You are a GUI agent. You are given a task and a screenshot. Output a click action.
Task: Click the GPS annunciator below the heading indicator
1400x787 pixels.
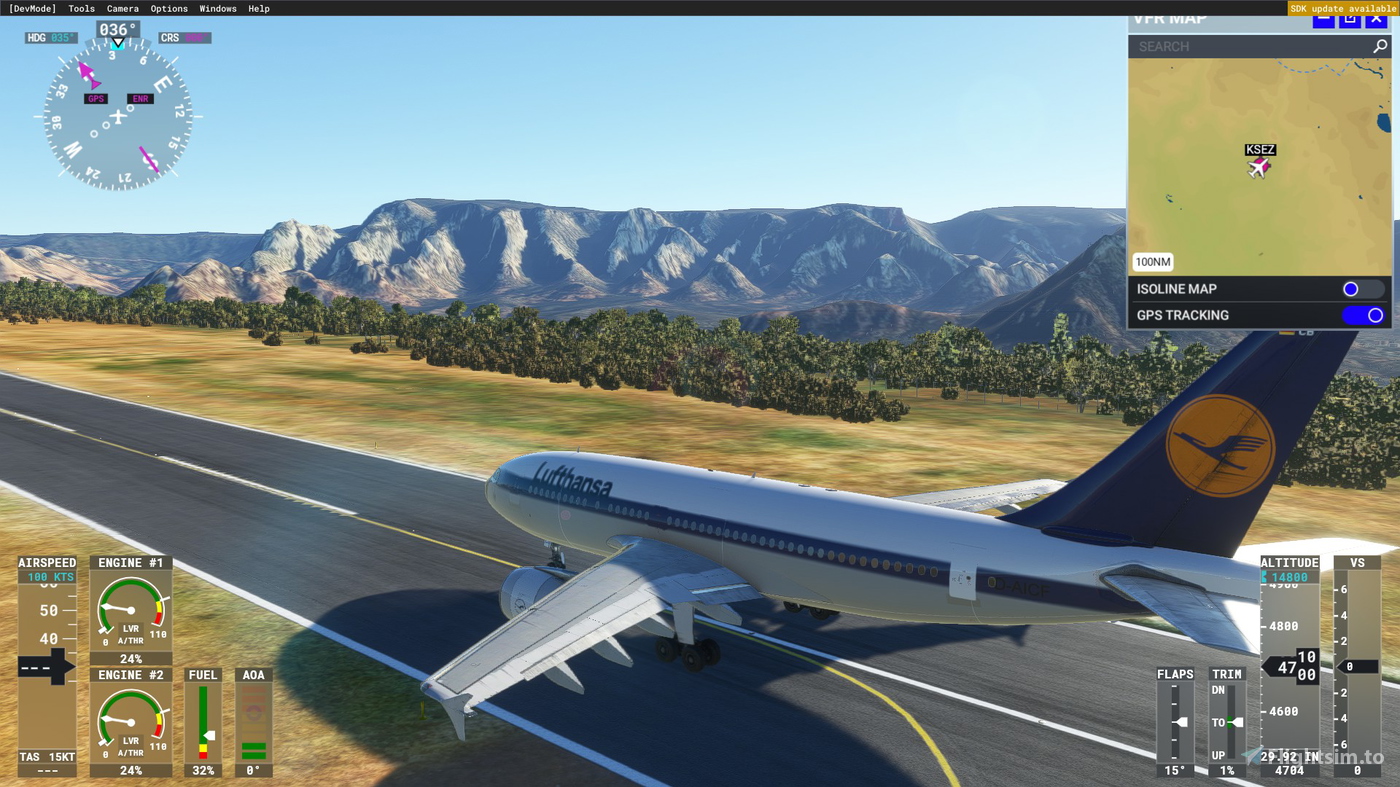(x=95, y=98)
